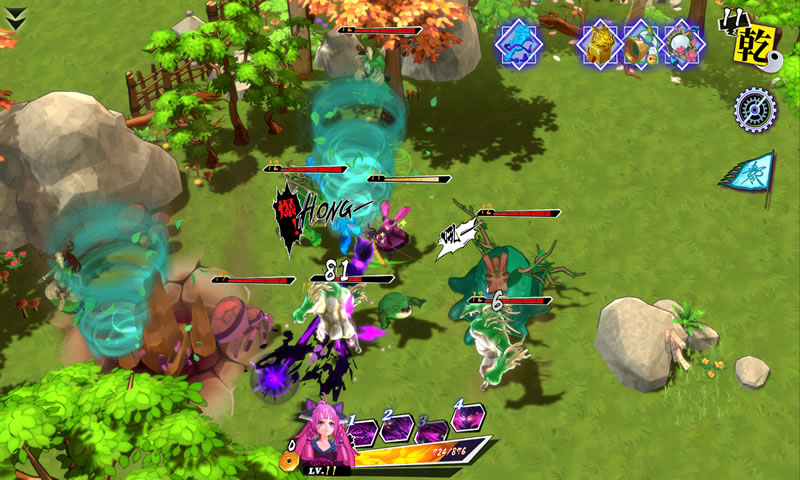The width and height of the screenshot is (800, 480).
Task: Use the ring and gourd item
Action: point(640,43)
